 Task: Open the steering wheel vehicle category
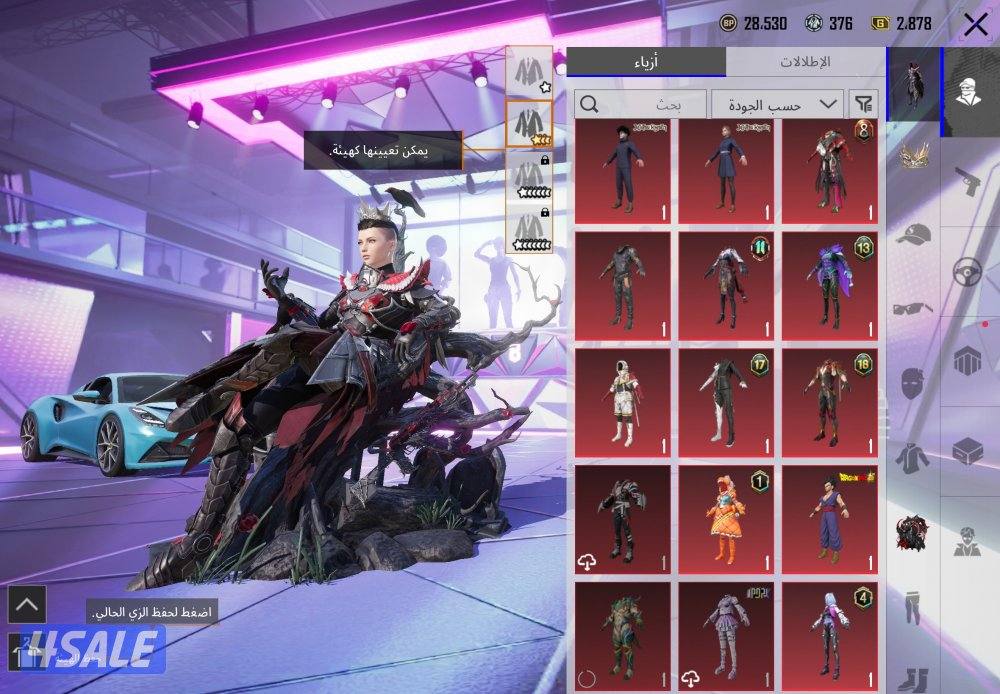tap(967, 272)
